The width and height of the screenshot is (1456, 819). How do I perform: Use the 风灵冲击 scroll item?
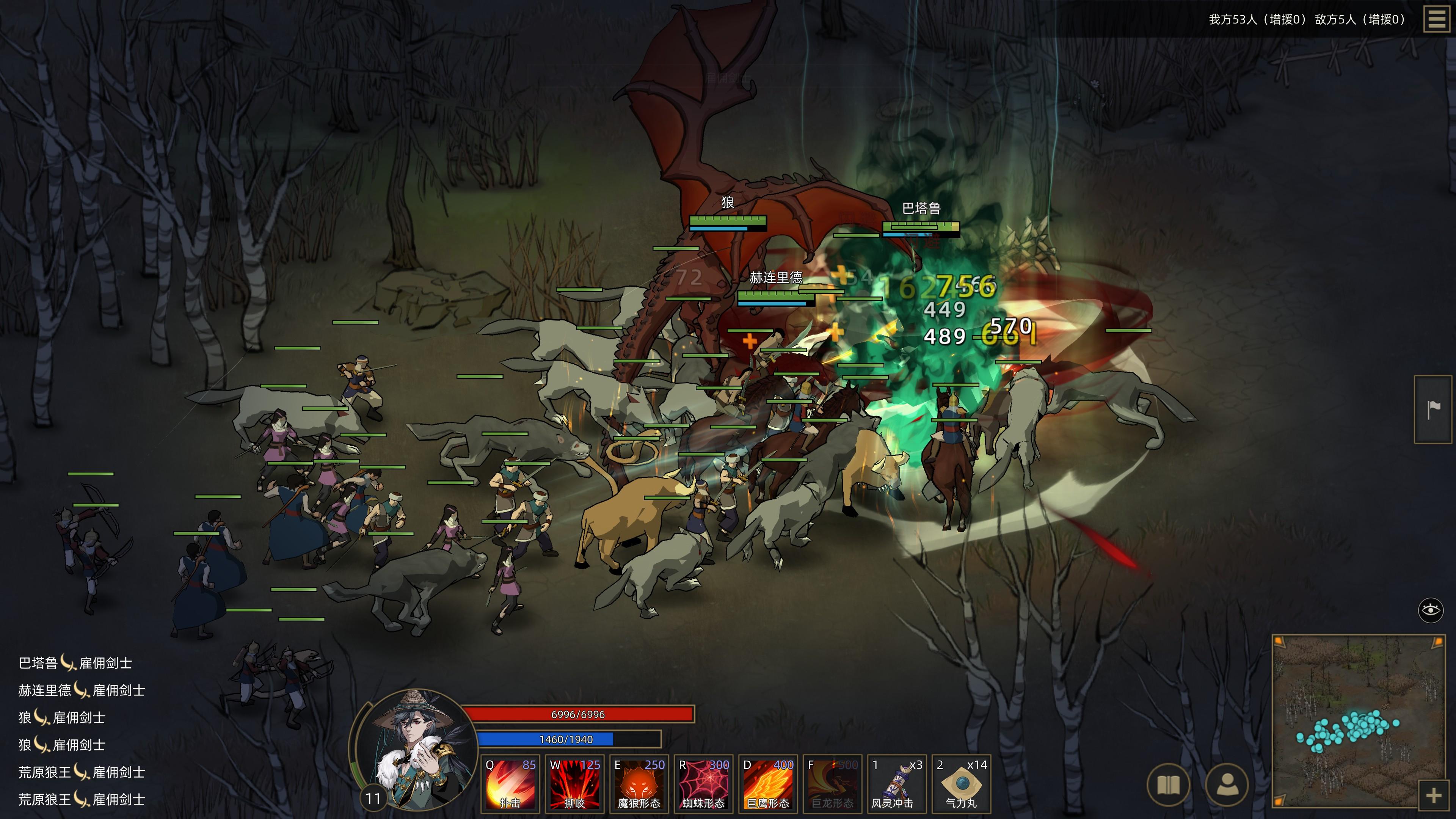(897, 784)
